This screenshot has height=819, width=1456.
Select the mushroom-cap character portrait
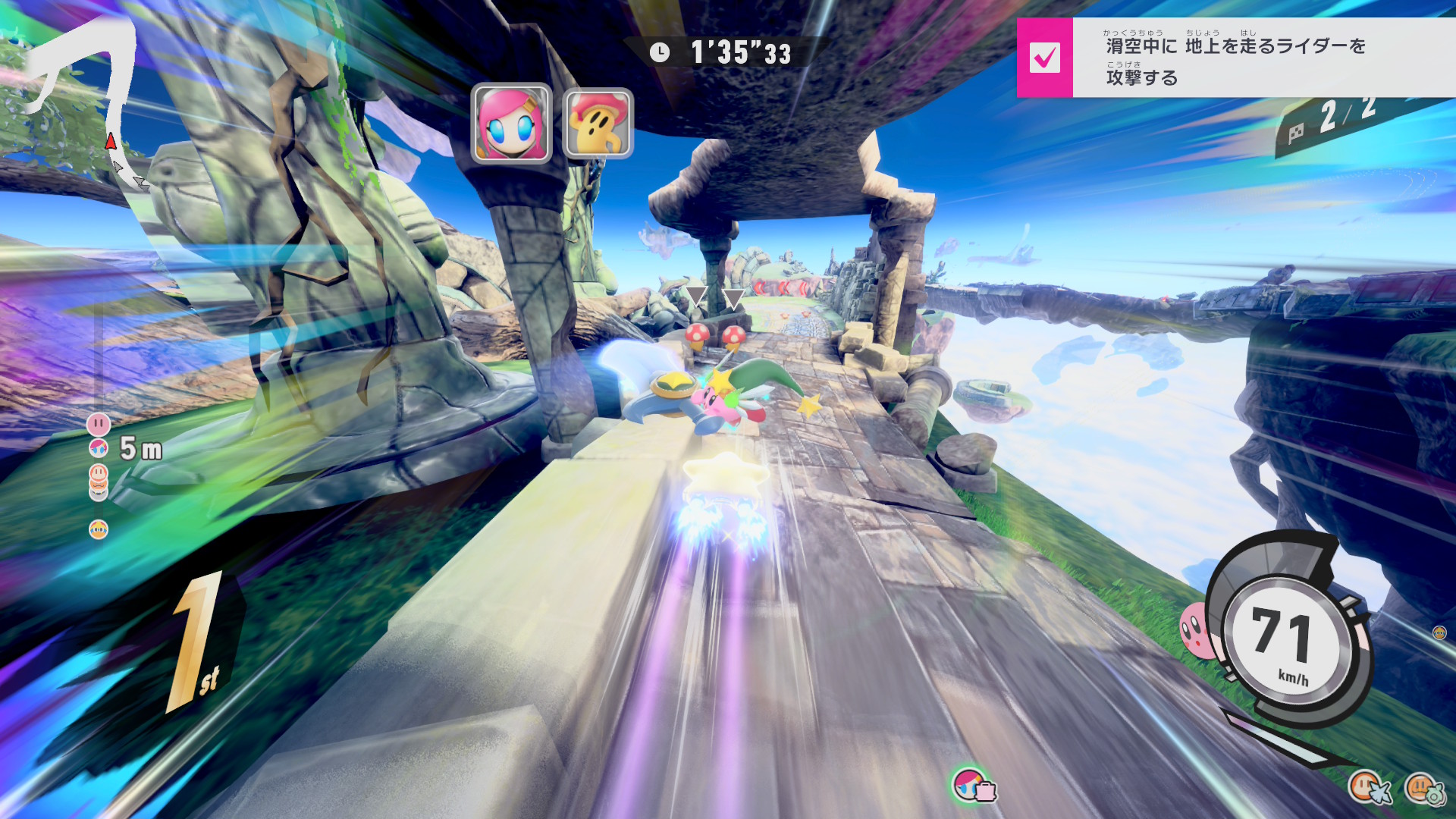click(x=598, y=124)
